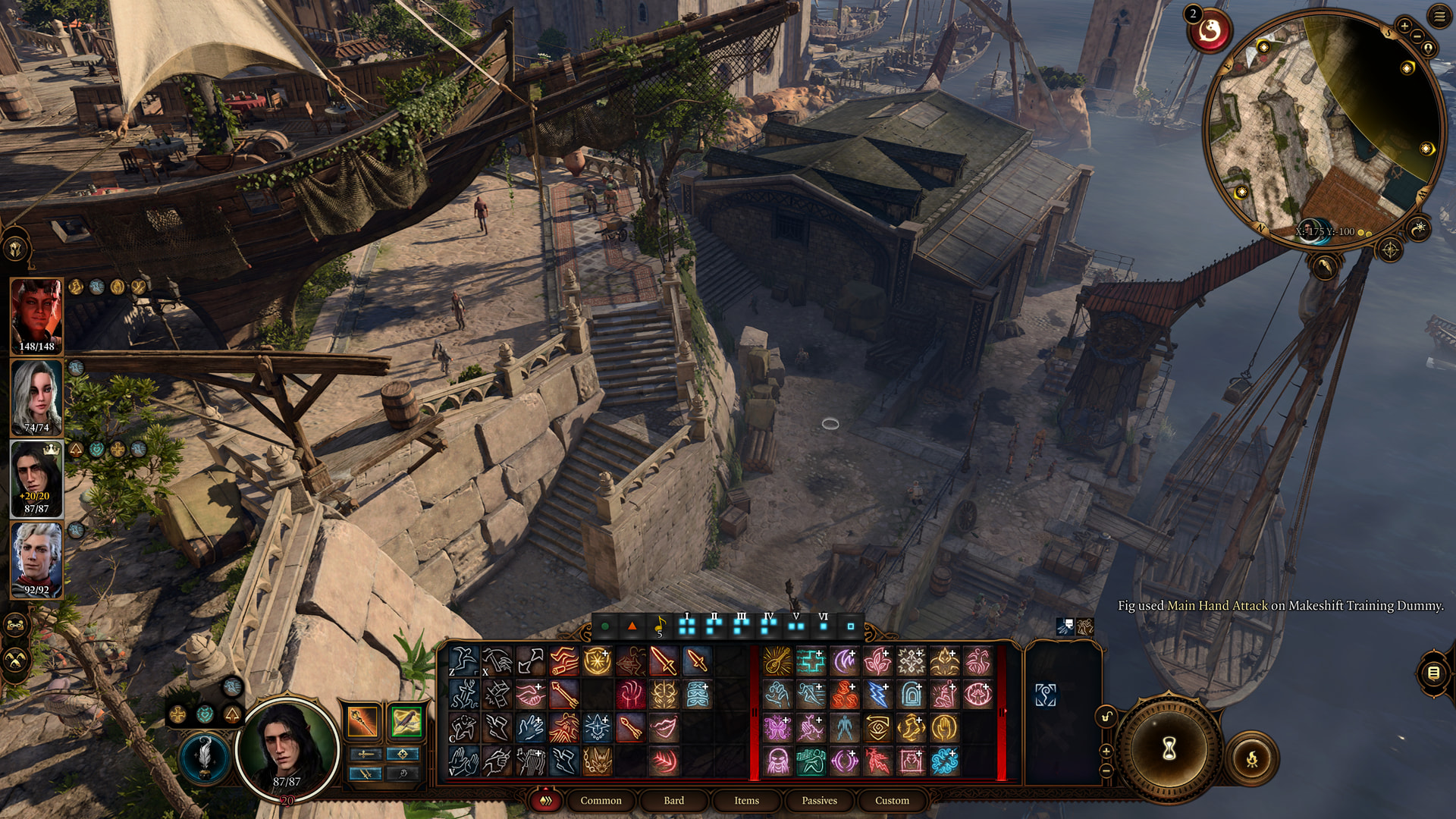Viewport: 1456px width, 819px height.
Task: Zoom in the minimap with plus button
Action: [x=1404, y=26]
